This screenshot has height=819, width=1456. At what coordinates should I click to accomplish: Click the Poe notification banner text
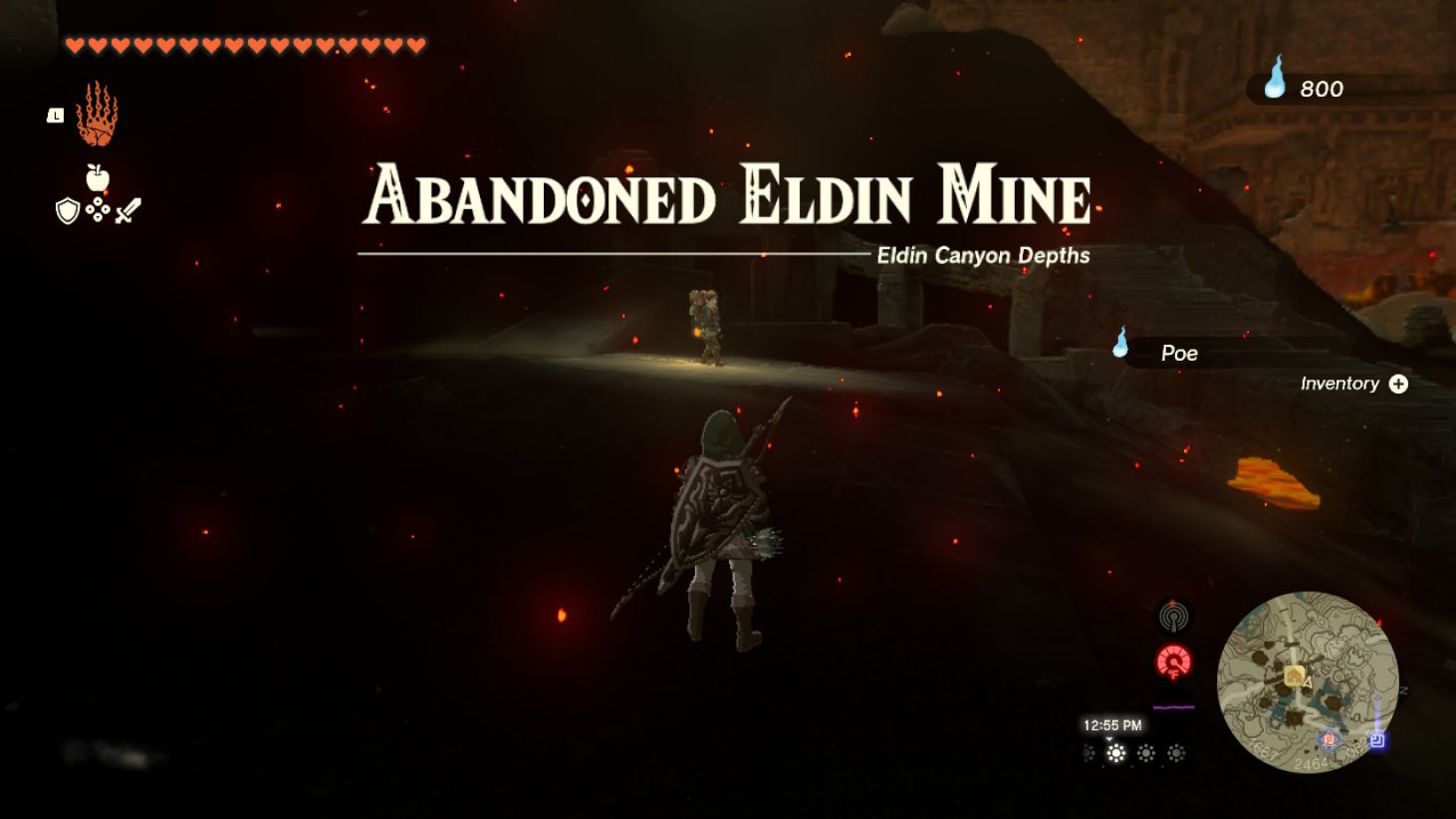[x=1179, y=353]
